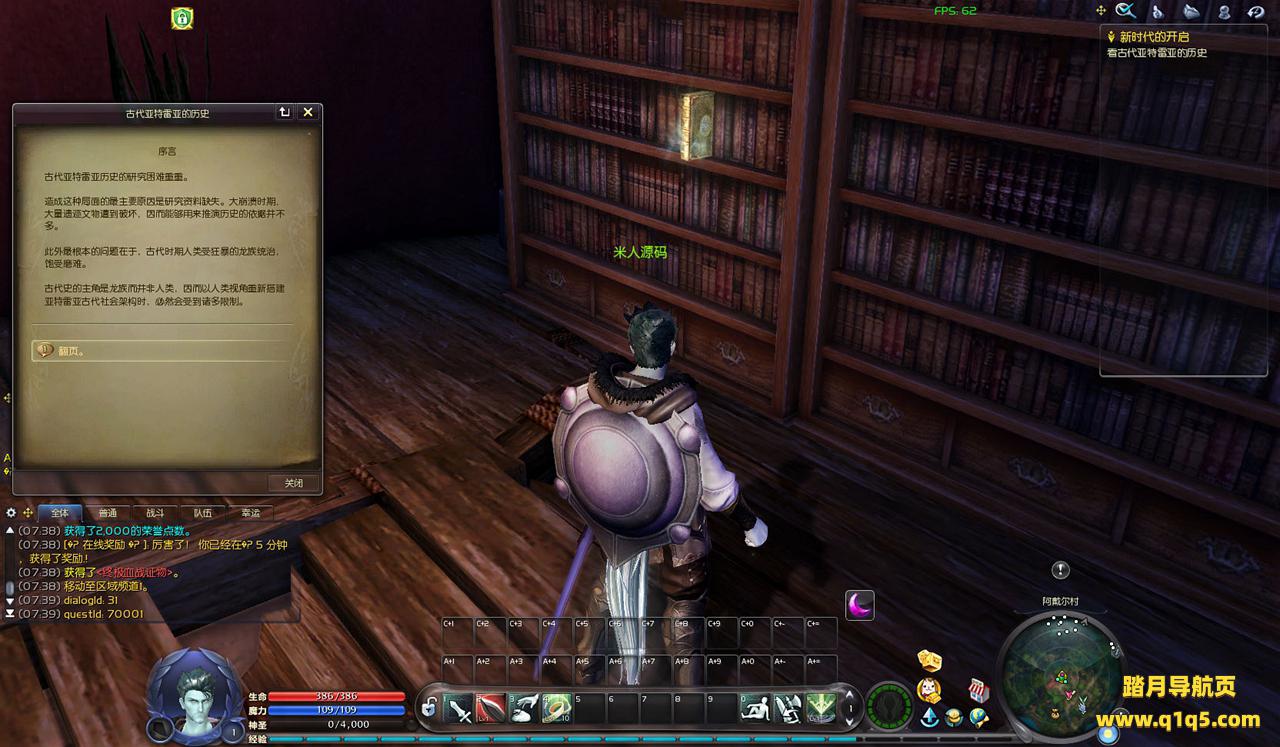
Task: Switch to the 普通 chat tab
Action: click(x=107, y=513)
